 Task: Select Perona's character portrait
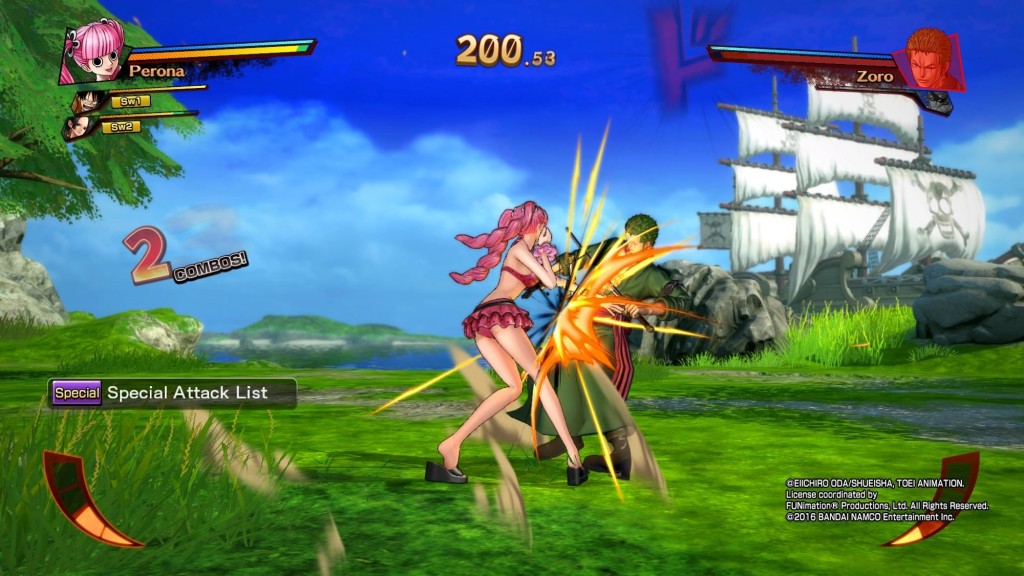(x=93, y=51)
